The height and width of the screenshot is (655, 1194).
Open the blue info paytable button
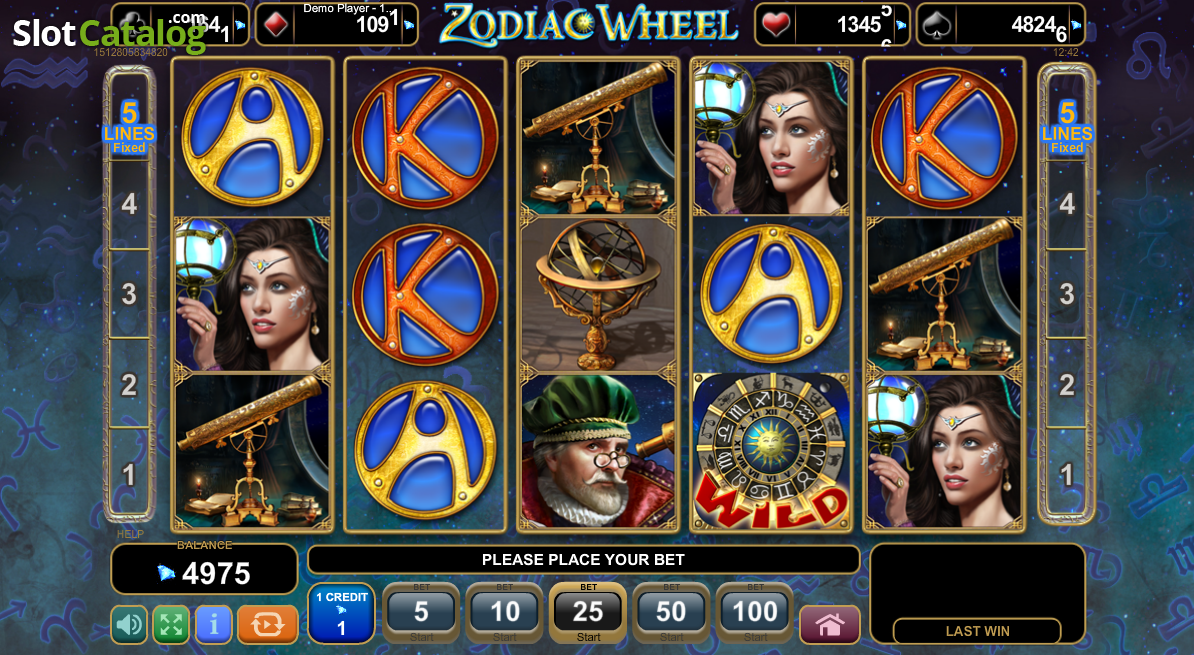click(x=213, y=625)
